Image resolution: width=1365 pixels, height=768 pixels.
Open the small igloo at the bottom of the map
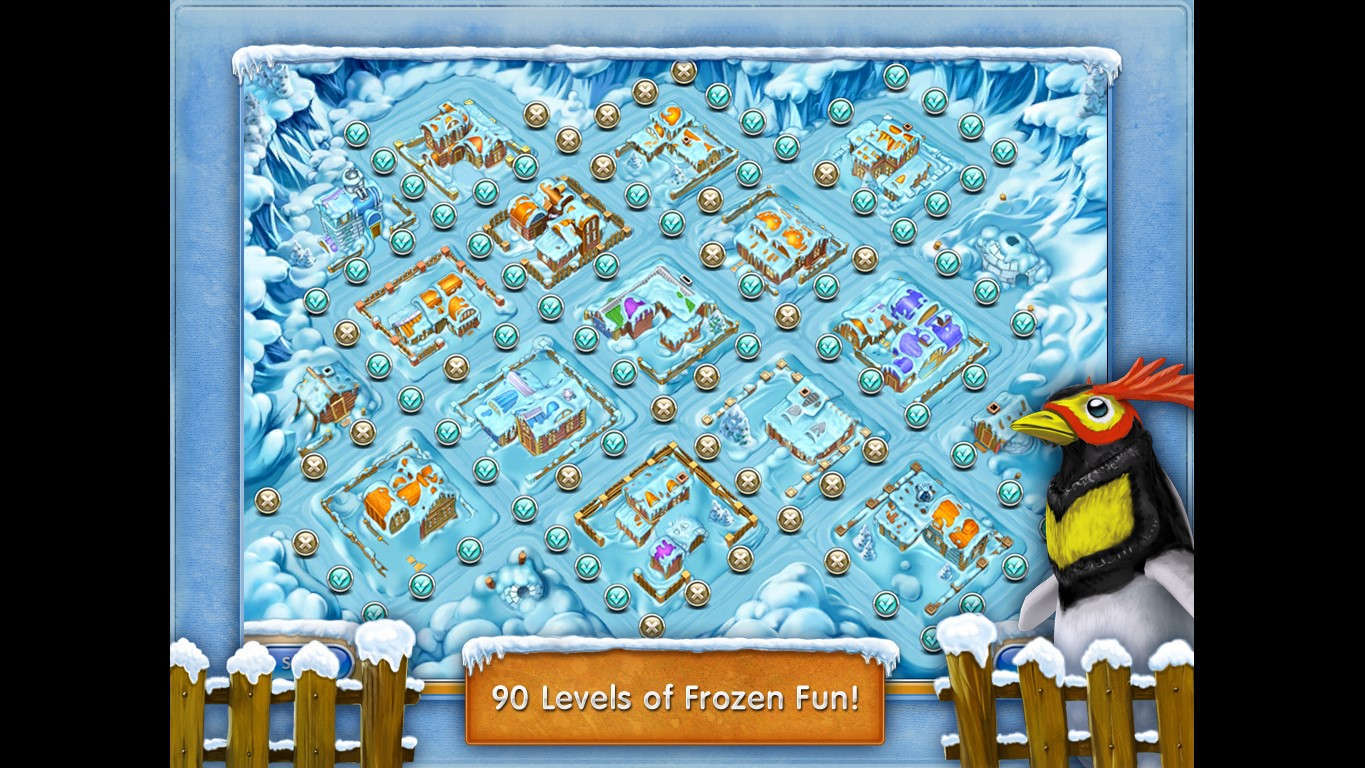[520, 590]
